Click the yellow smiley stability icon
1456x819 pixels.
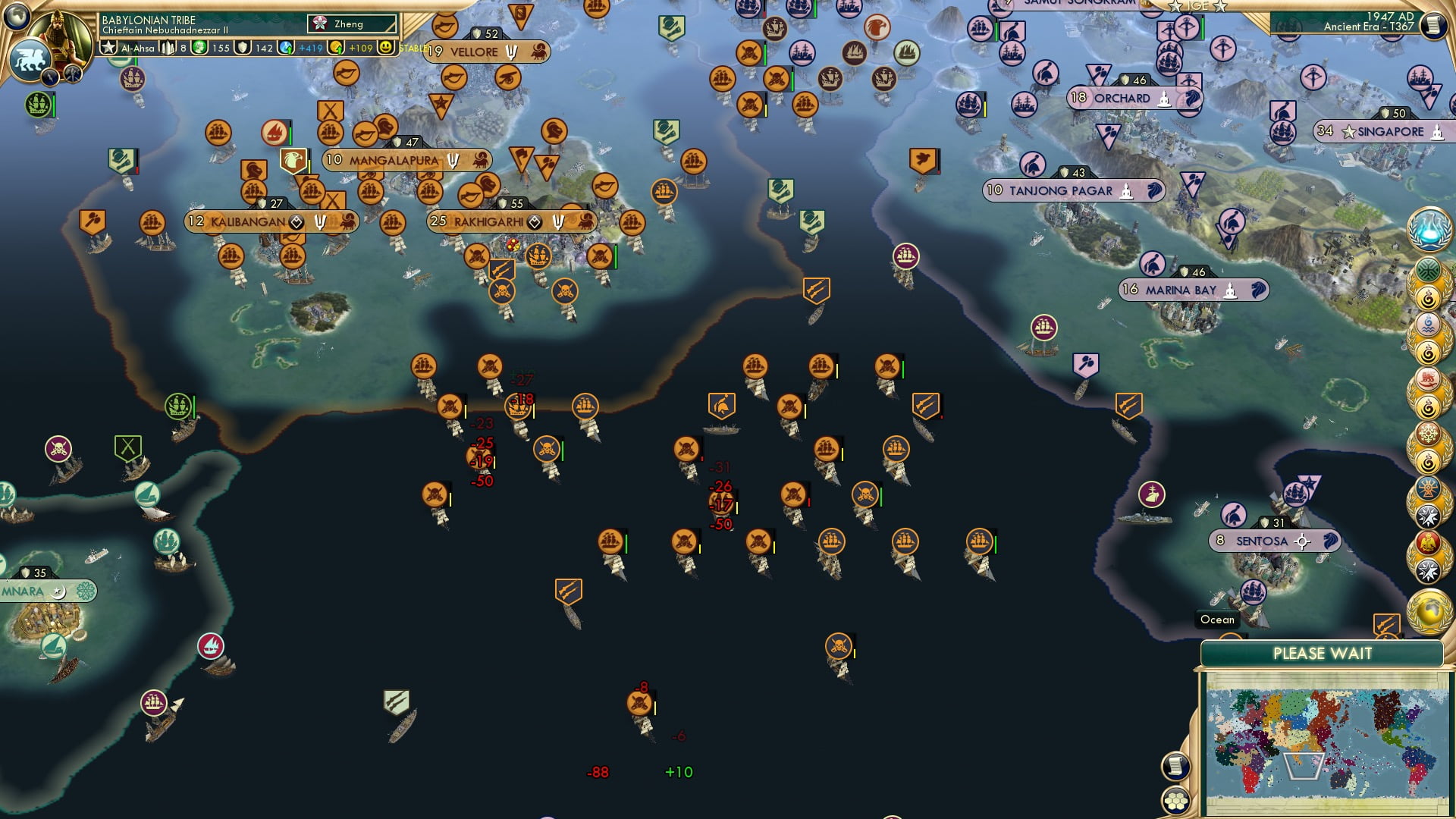point(386,48)
